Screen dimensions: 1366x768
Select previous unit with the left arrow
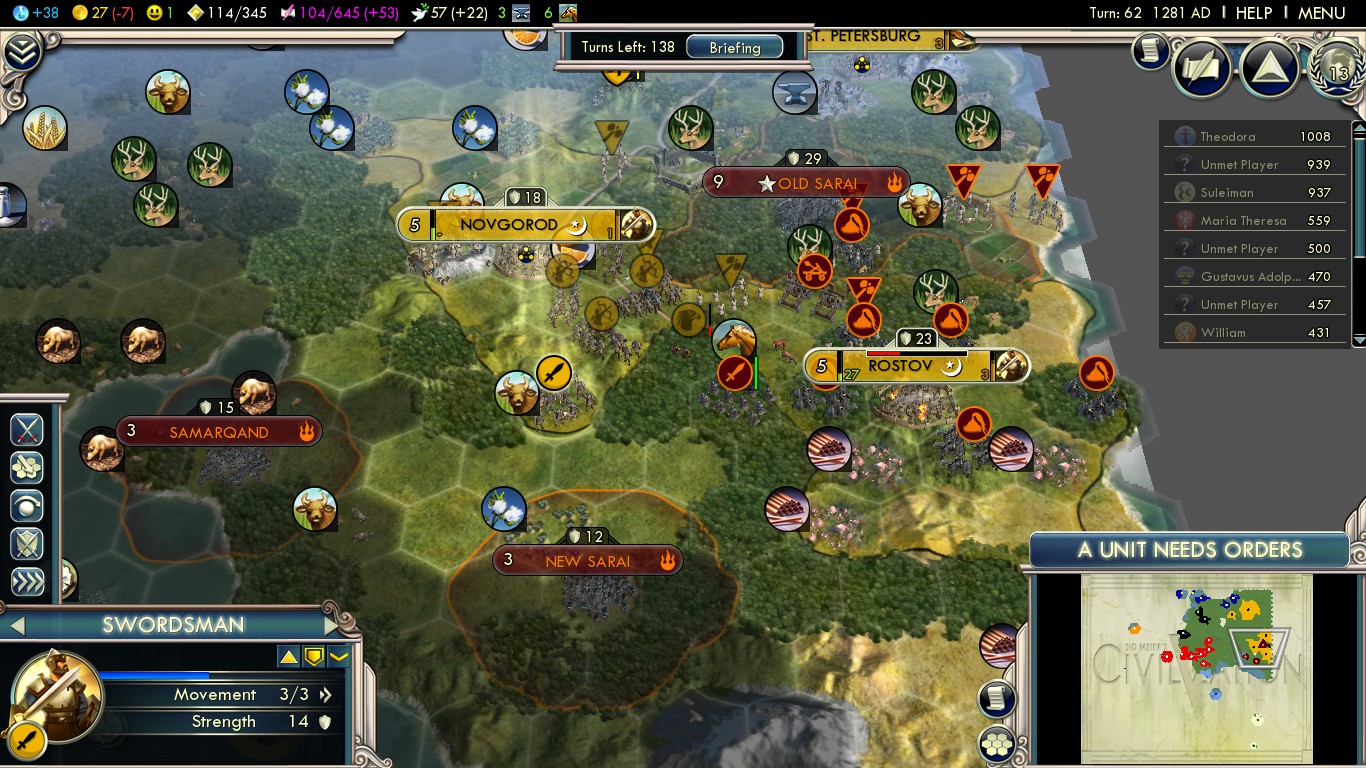pos(16,626)
